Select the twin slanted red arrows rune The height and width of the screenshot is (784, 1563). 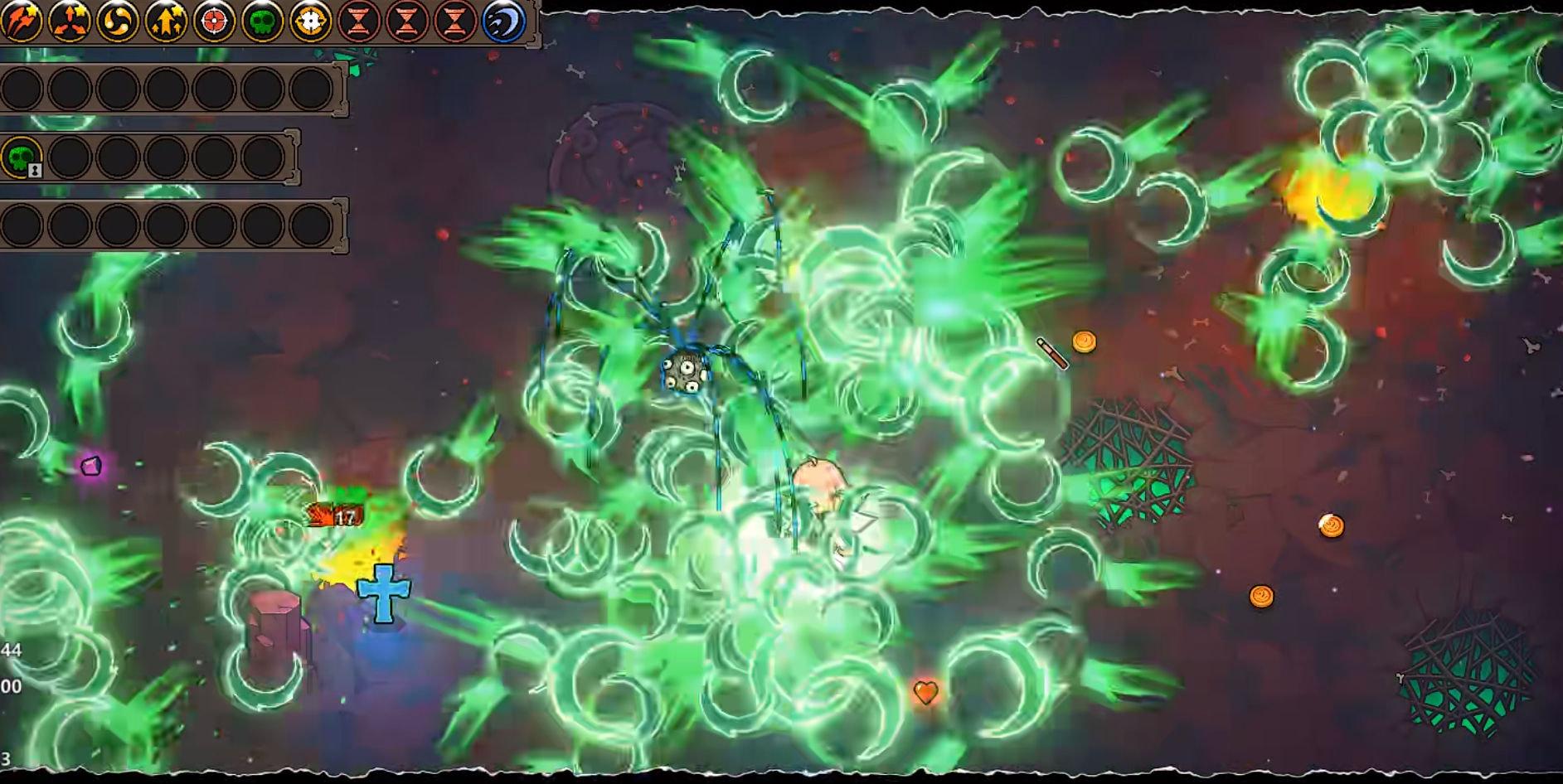point(22,21)
